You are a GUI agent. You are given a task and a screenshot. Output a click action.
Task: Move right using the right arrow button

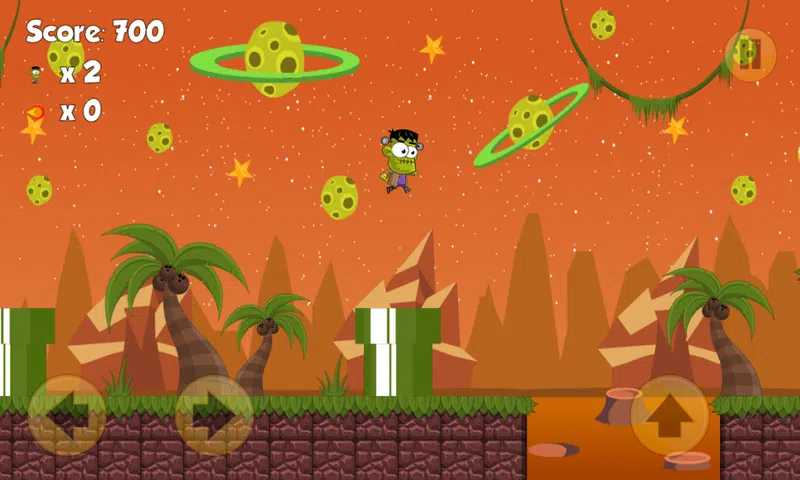point(214,415)
